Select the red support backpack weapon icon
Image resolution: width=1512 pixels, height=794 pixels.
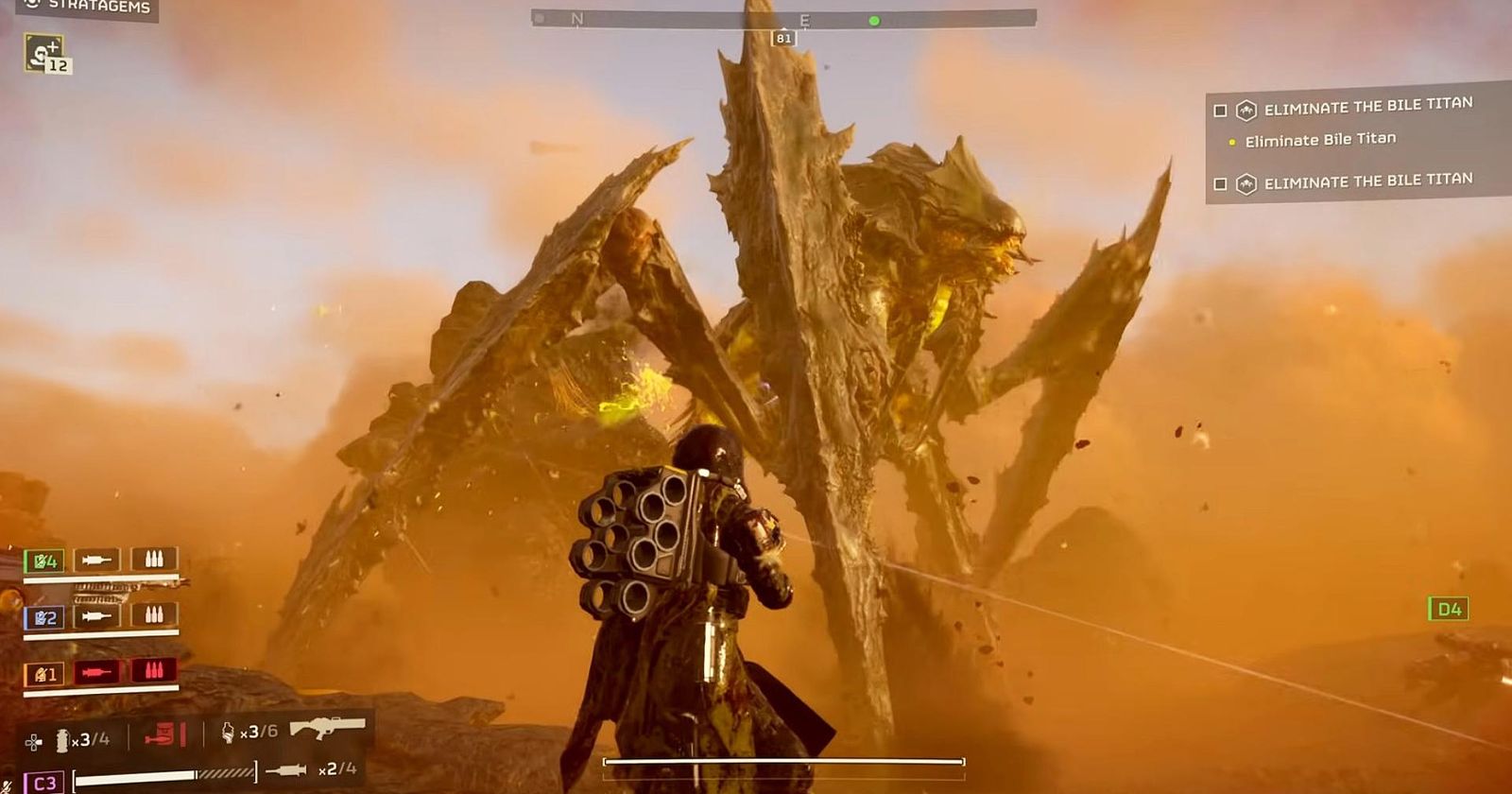[x=165, y=734]
